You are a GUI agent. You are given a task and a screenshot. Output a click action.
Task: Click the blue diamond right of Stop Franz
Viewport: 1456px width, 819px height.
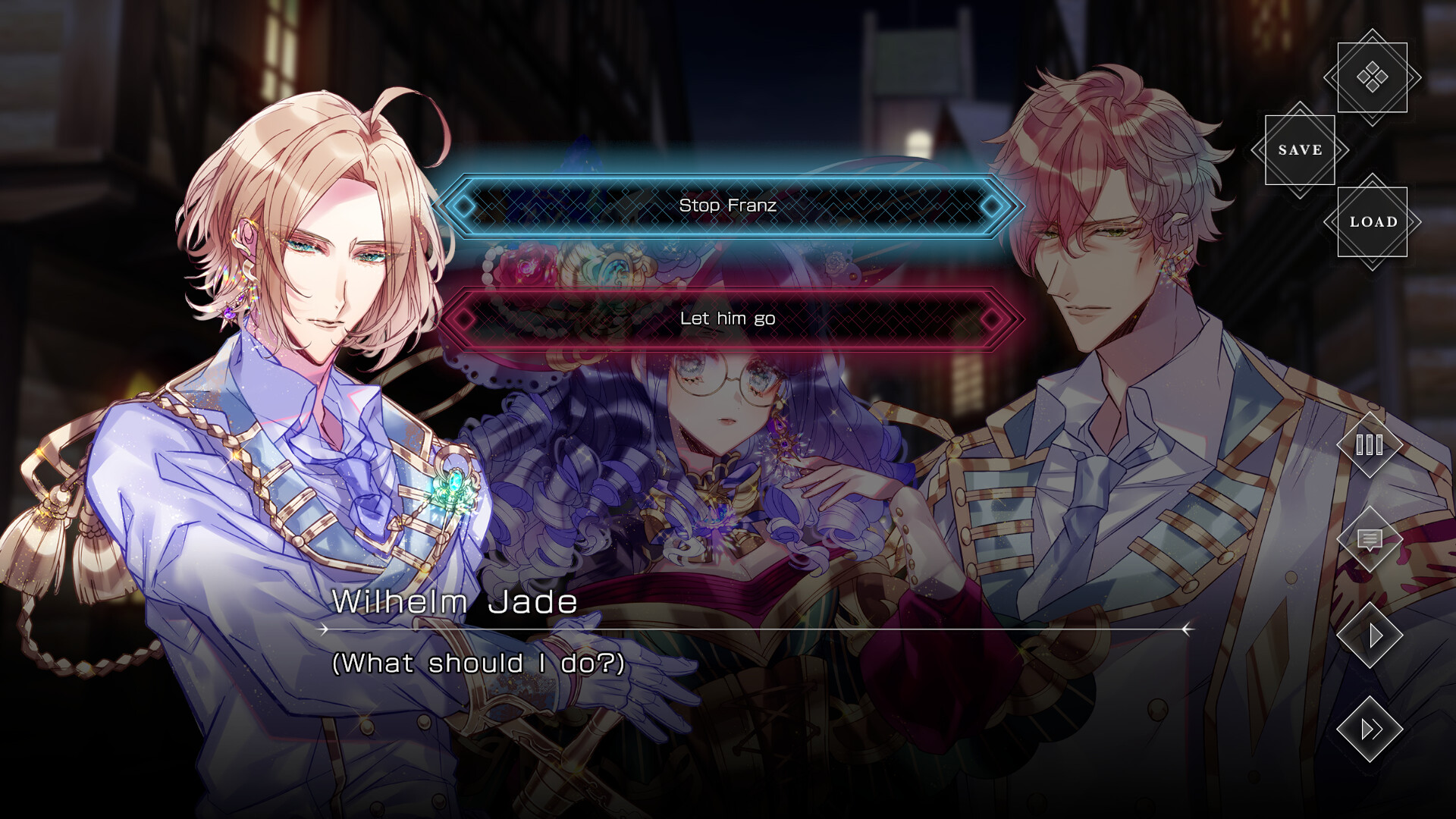point(992,205)
